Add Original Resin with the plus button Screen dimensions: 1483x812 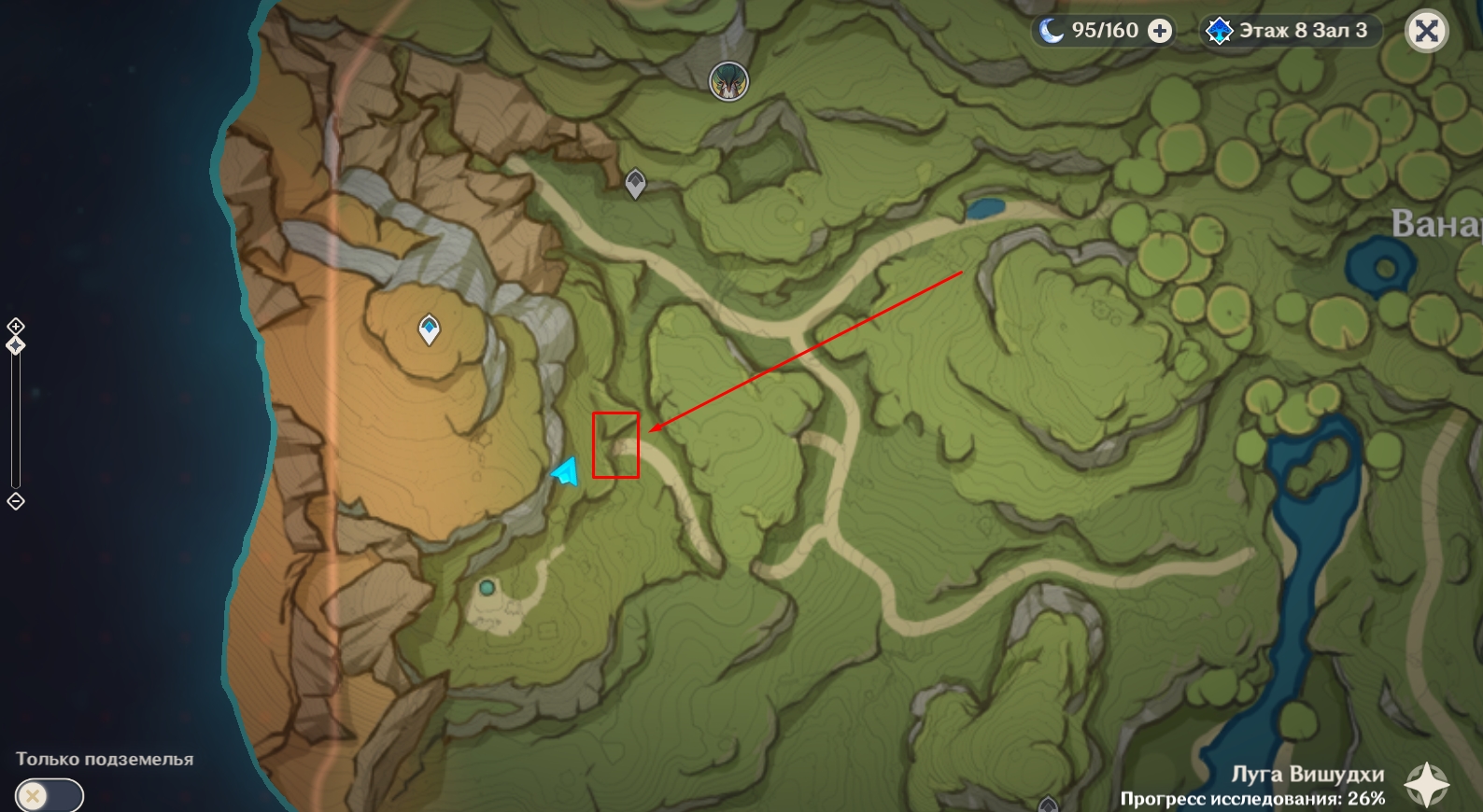pyautogui.click(x=1160, y=32)
